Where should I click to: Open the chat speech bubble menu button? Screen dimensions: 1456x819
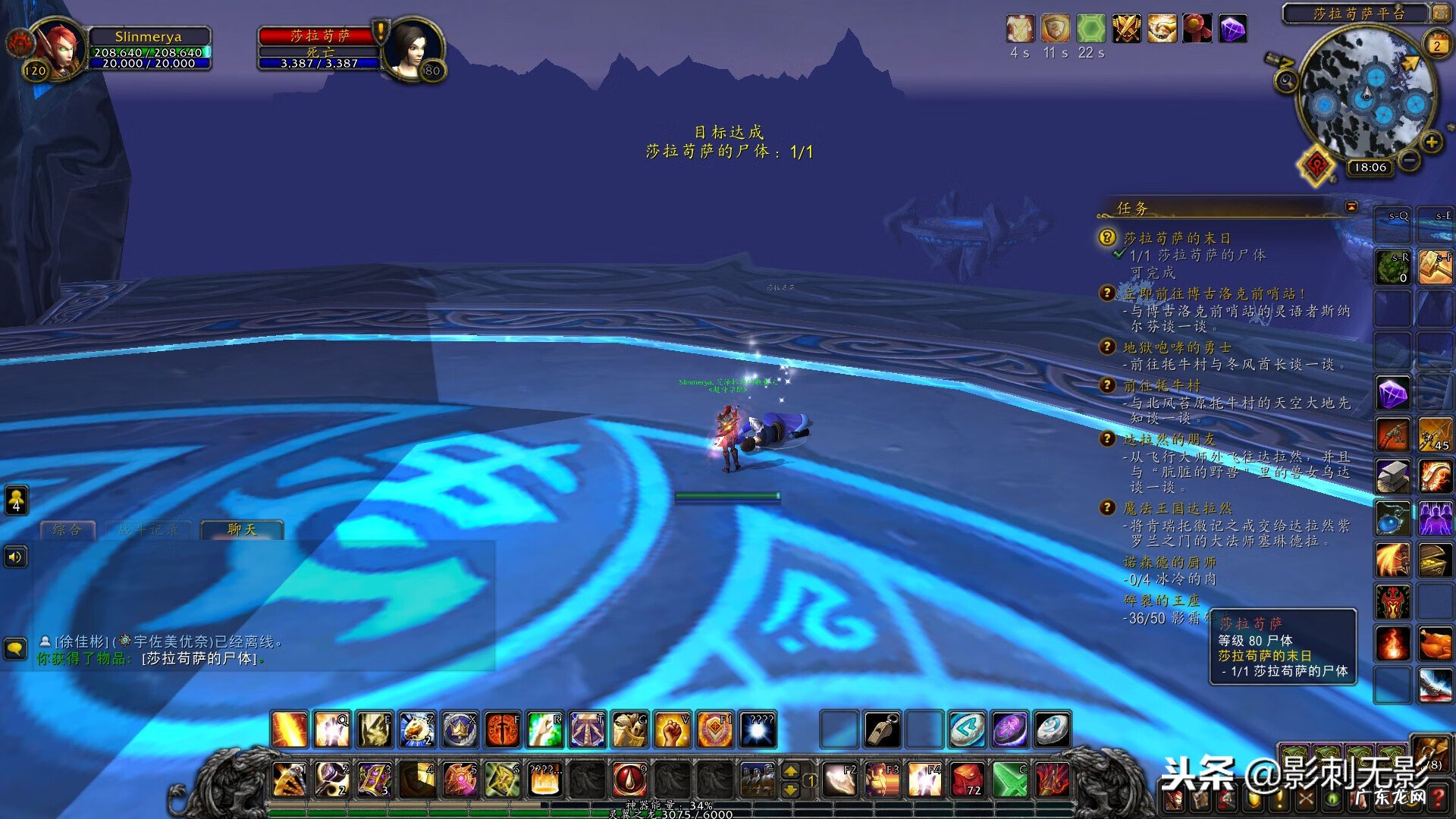point(16,648)
